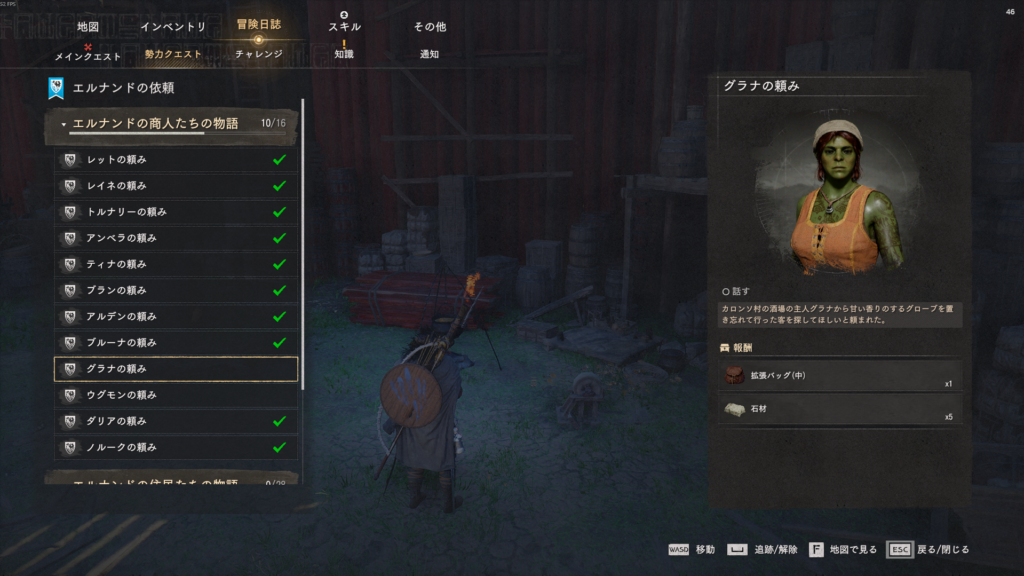This screenshot has height=576, width=1024.
Task: Open アンベラの頼み quest details
Action: click(x=175, y=238)
